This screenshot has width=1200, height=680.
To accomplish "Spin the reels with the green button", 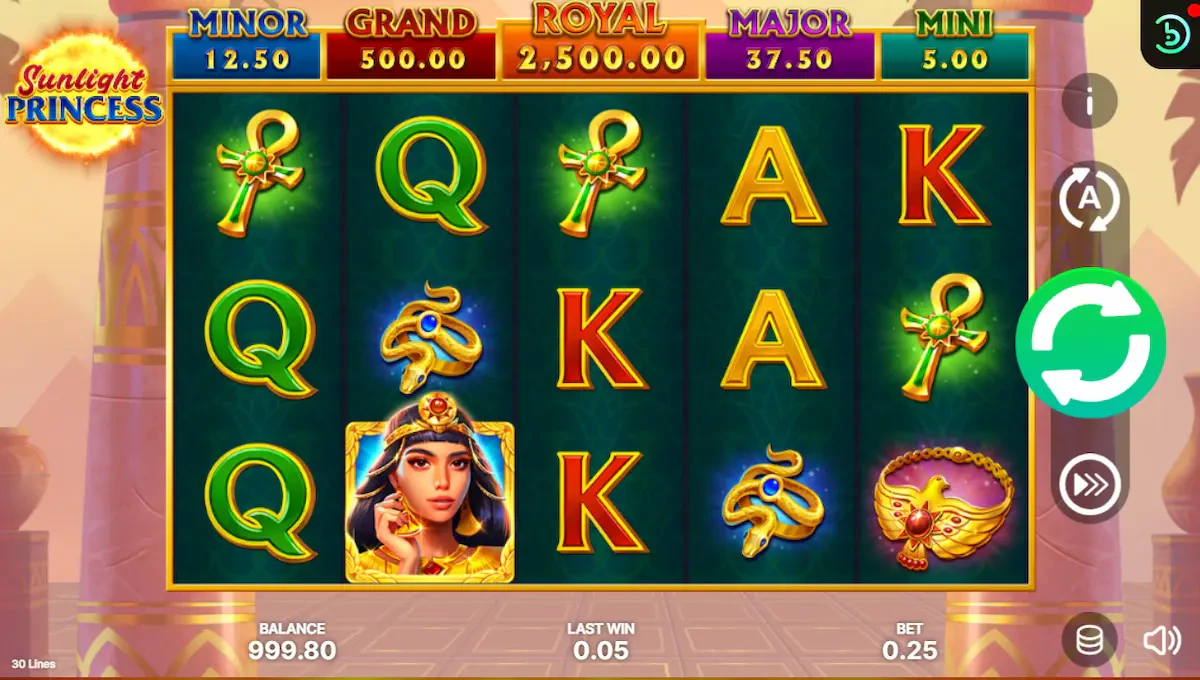I will (x=1090, y=343).
